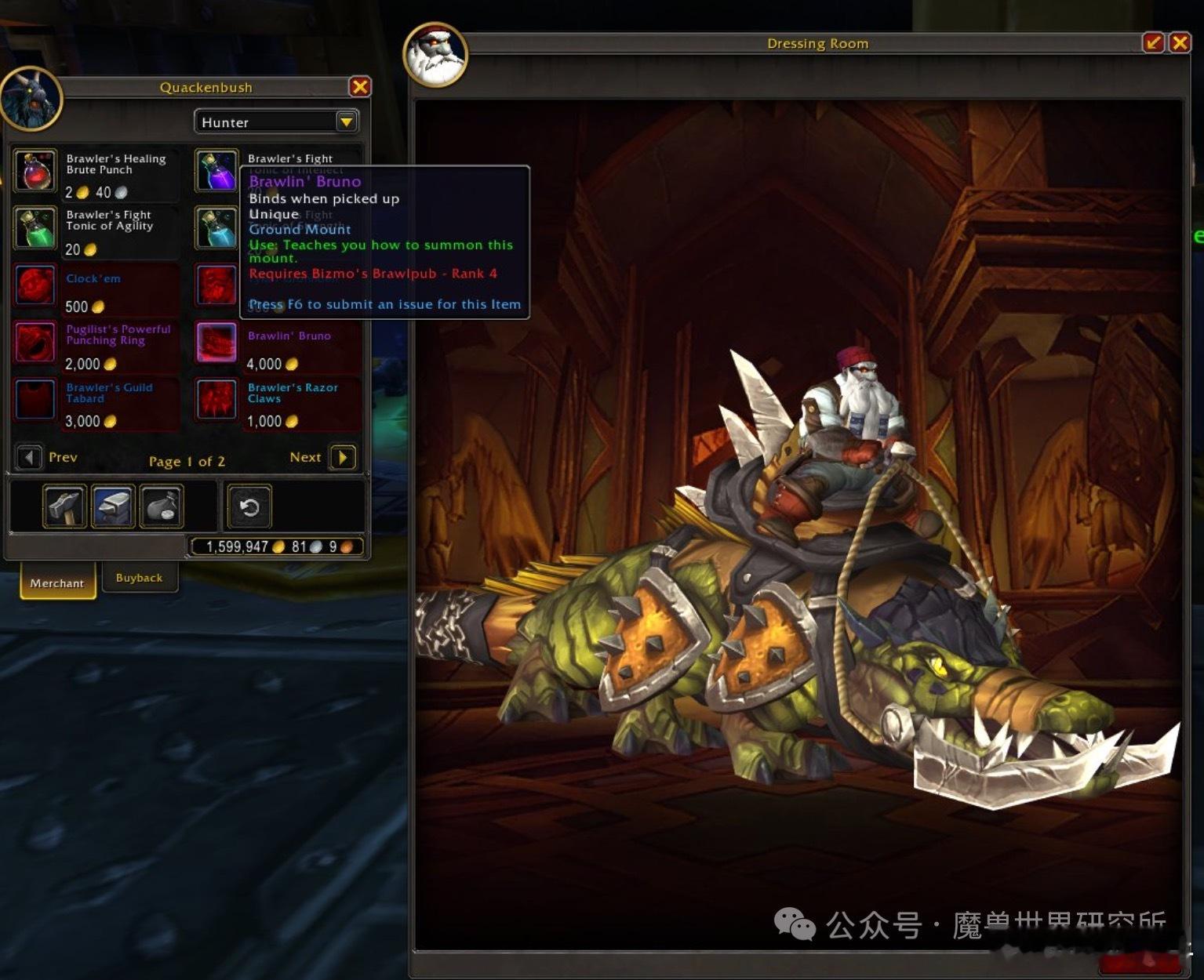Click the anvil repair-all-items button
The height and width of the screenshot is (980, 1204).
[113, 506]
